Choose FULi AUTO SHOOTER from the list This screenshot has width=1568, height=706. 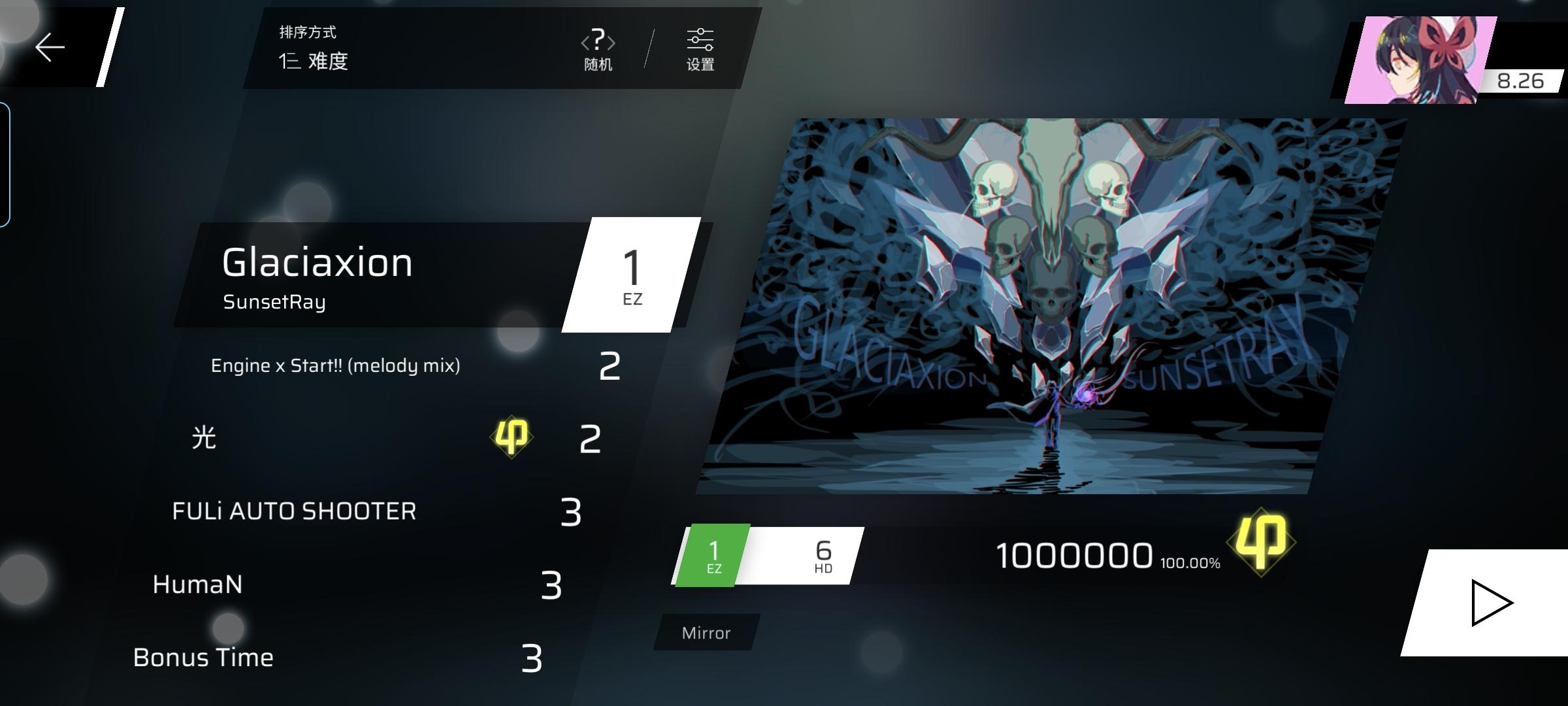point(296,511)
